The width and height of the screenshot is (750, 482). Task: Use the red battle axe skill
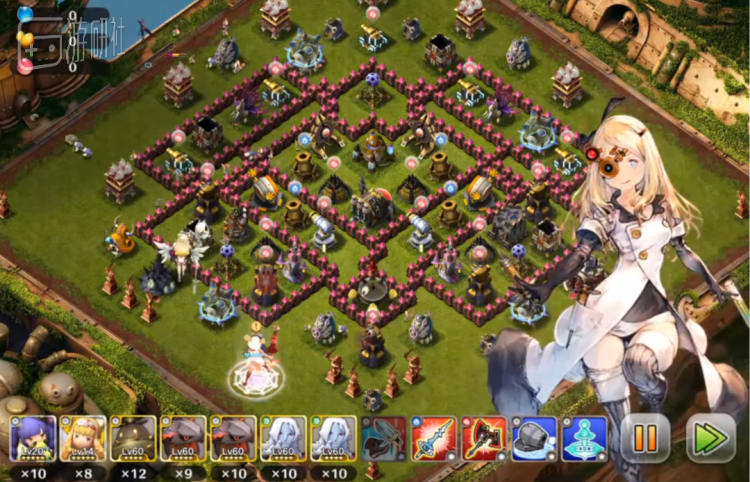coord(484,438)
